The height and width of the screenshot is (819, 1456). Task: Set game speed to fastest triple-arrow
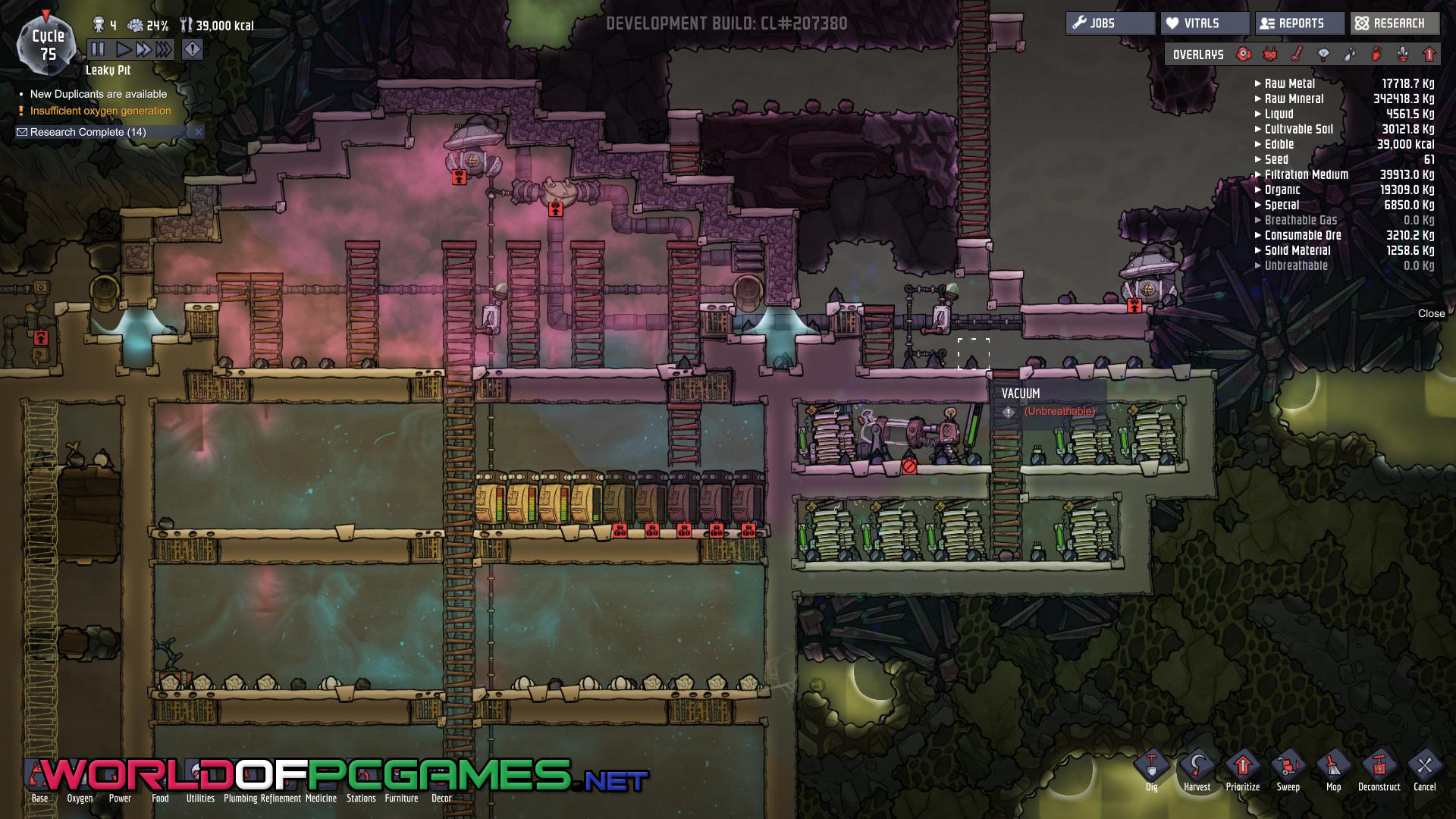[x=164, y=50]
